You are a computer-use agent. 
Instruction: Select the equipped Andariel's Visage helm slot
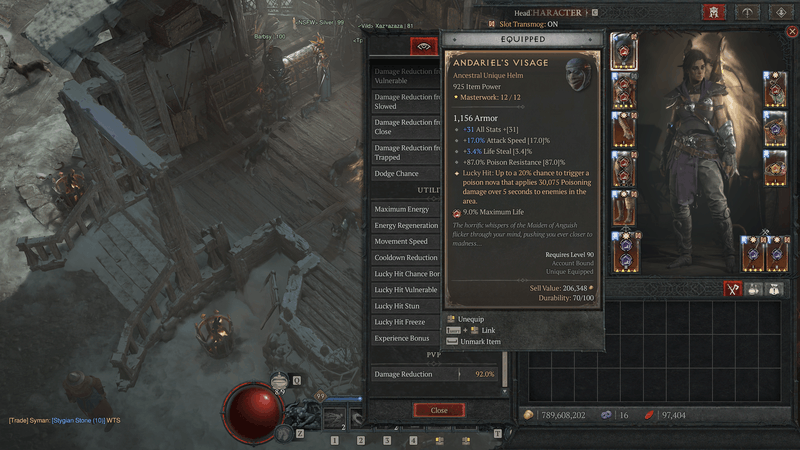[623, 50]
